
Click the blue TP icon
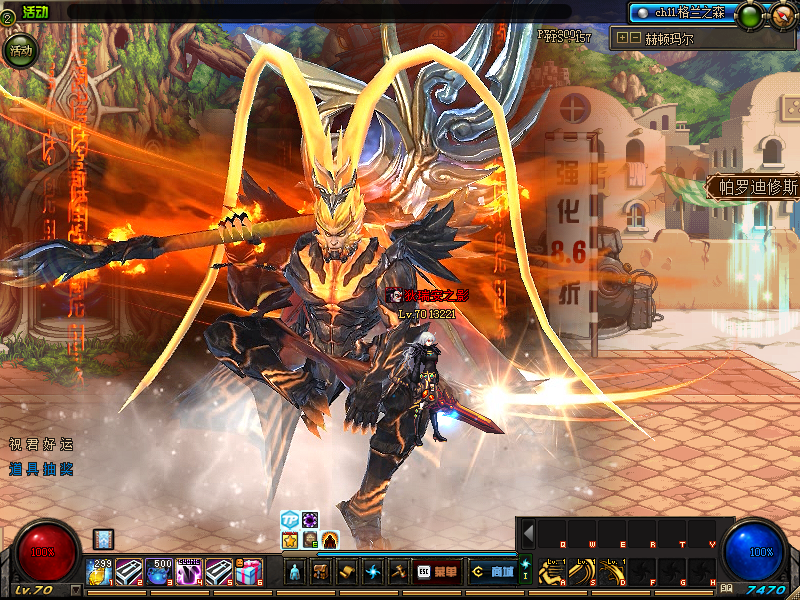point(289,520)
